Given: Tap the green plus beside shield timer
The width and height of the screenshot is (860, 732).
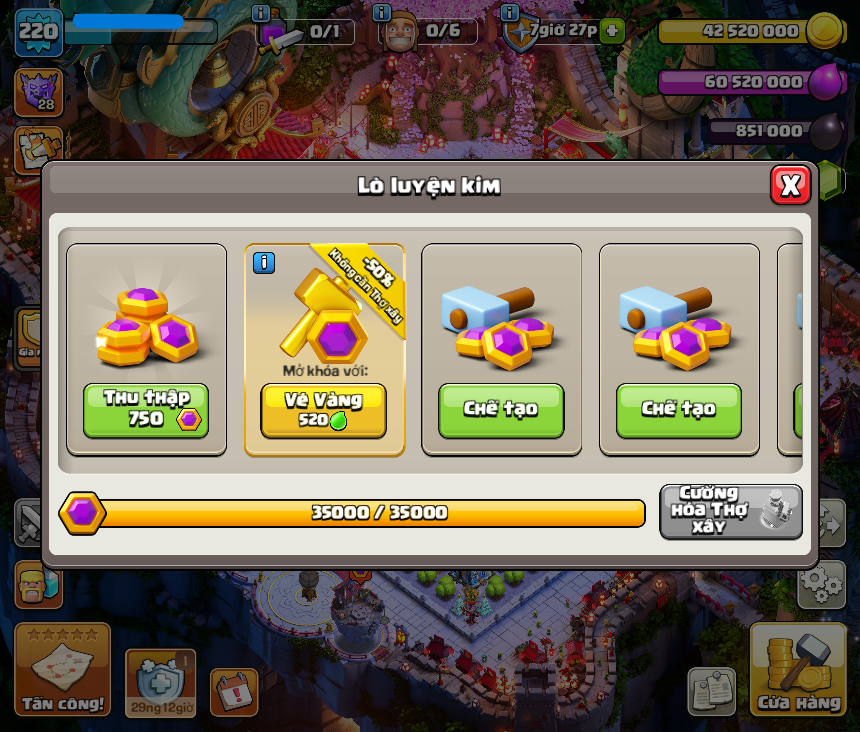Looking at the screenshot, I should point(613,31).
